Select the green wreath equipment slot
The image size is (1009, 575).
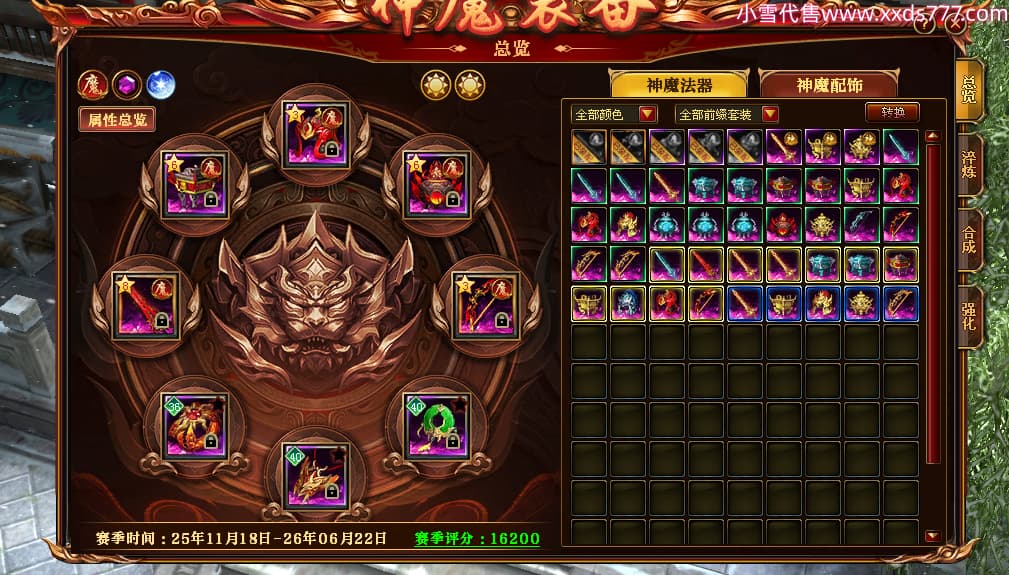pos(435,426)
